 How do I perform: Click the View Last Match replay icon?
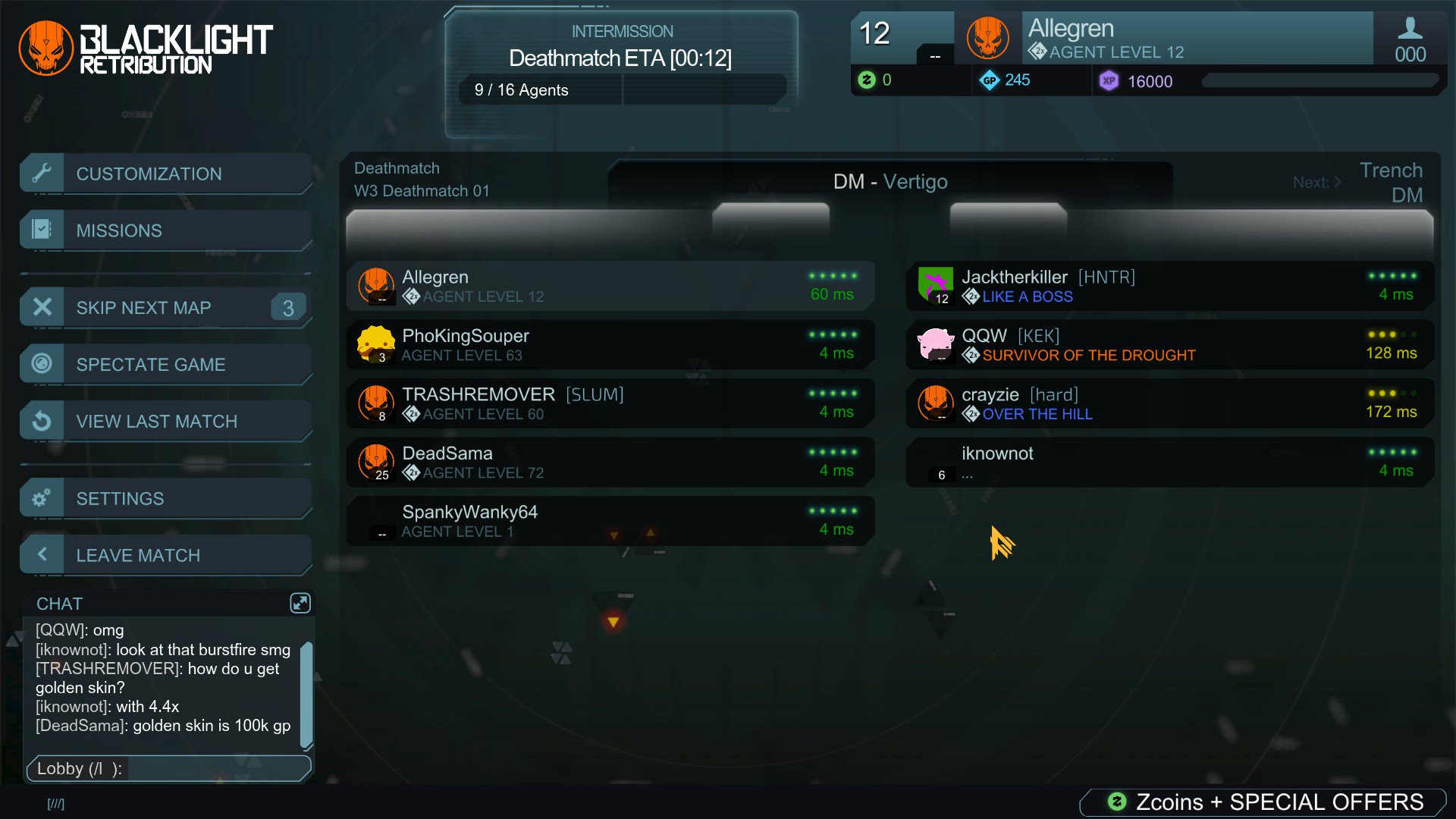tap(42, 421)
